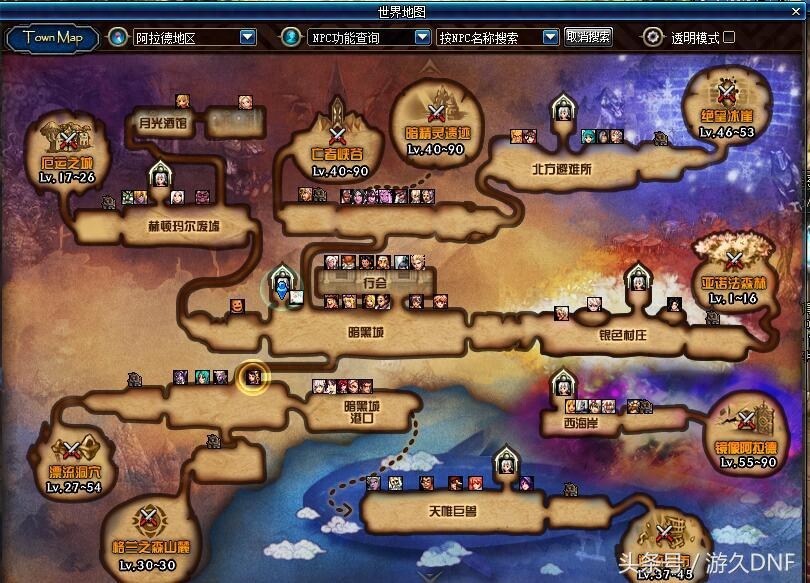
Task: Open the 按NPC名称搜索 dropdown
Action: point(550,38)
